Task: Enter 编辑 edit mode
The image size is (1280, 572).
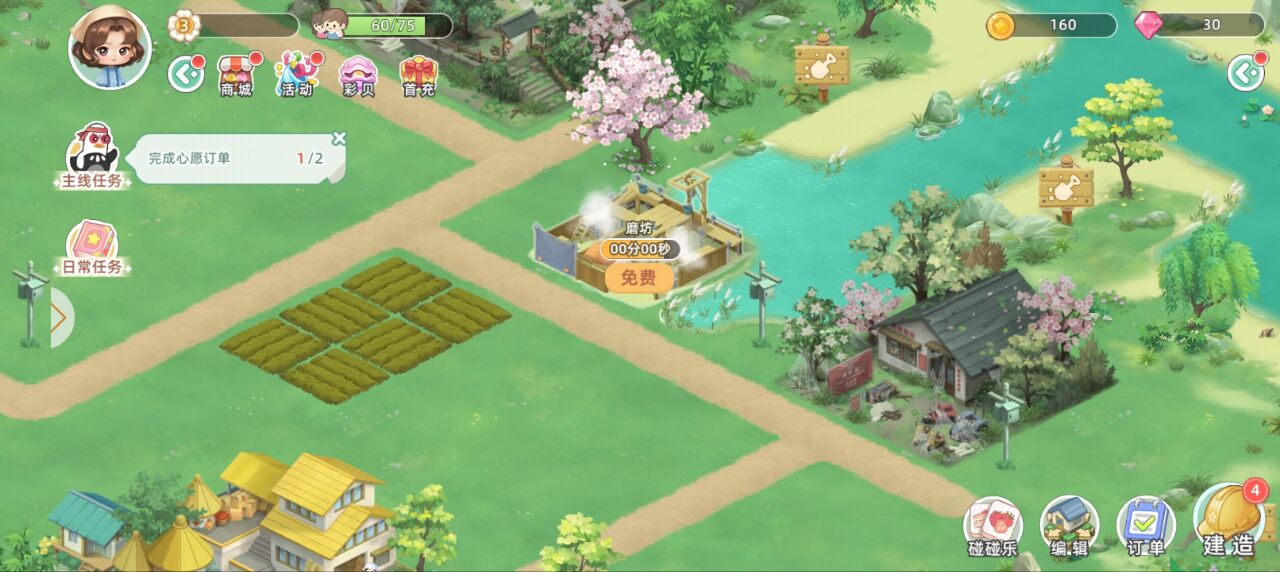Action: coord(1069,526)
